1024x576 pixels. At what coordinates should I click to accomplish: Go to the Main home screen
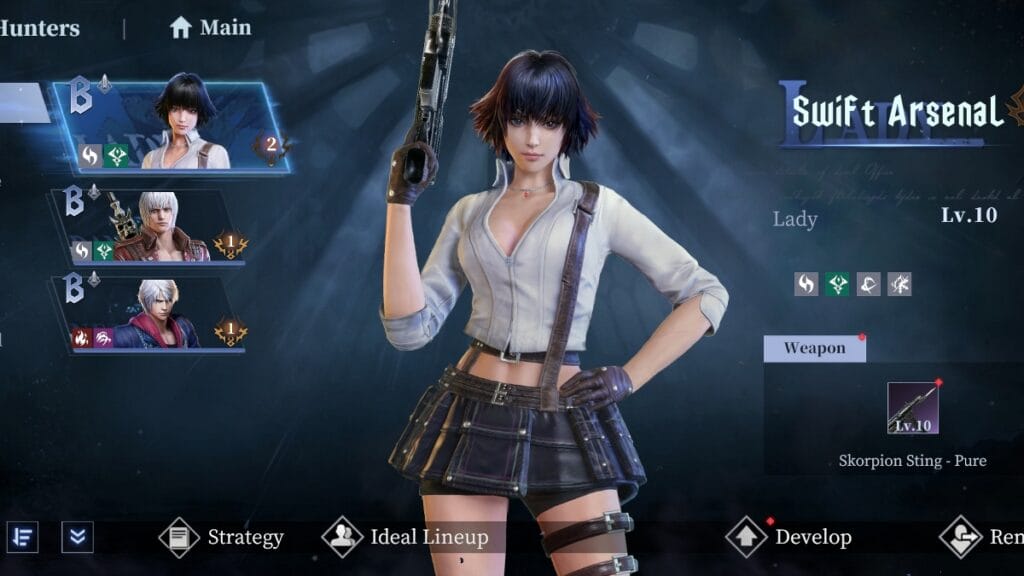tap(210, 28)
